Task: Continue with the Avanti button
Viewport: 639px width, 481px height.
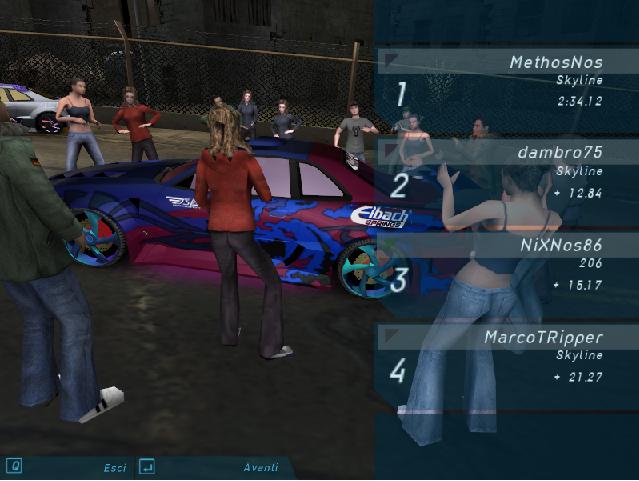Action: coord(259,467)
